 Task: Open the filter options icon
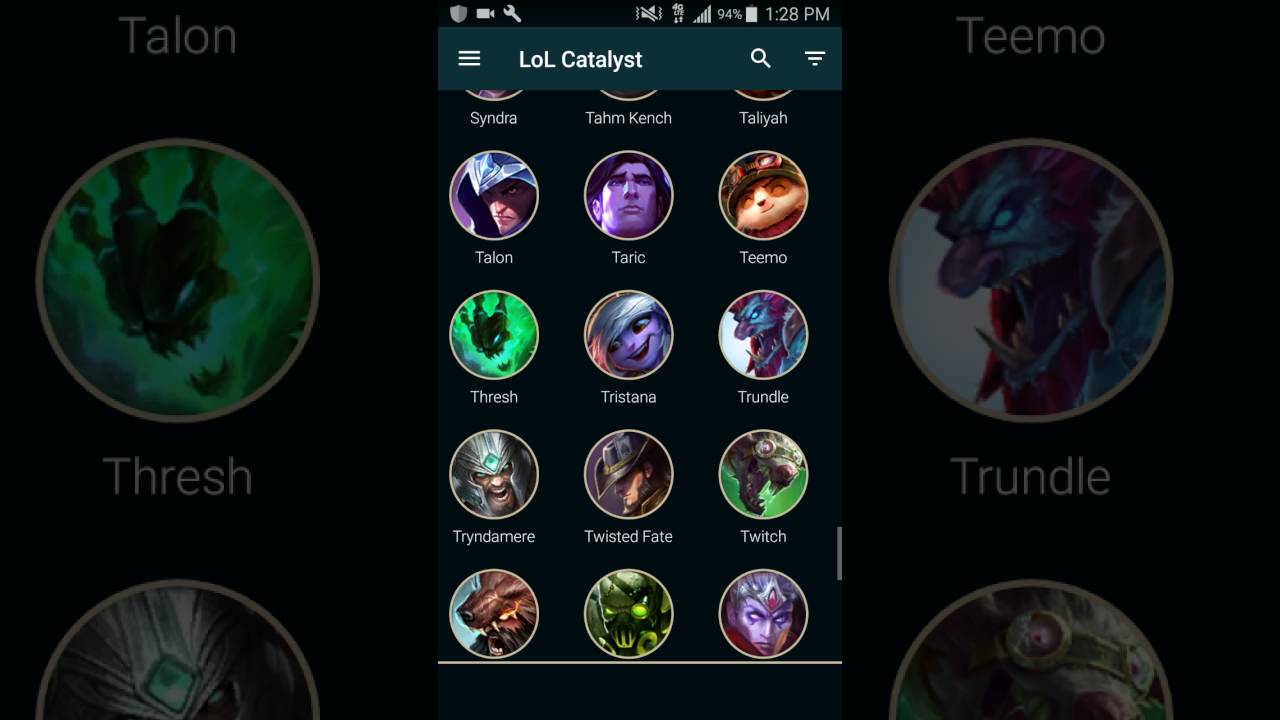click(x=815, y=59)
